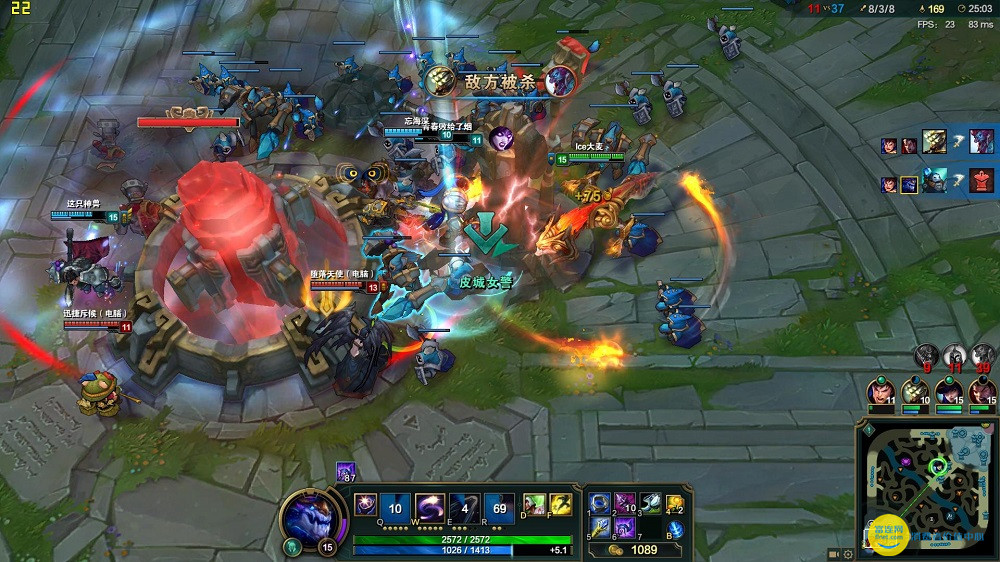Image resolution: width=1000 pixels, height=562 pixels.
Task: Use the item in inventory slot 3
Action: tap(651, 502)
